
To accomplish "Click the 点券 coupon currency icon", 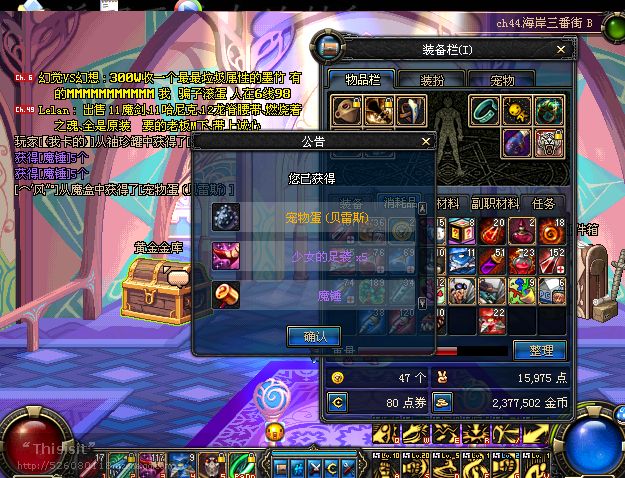I will [338, 403].
